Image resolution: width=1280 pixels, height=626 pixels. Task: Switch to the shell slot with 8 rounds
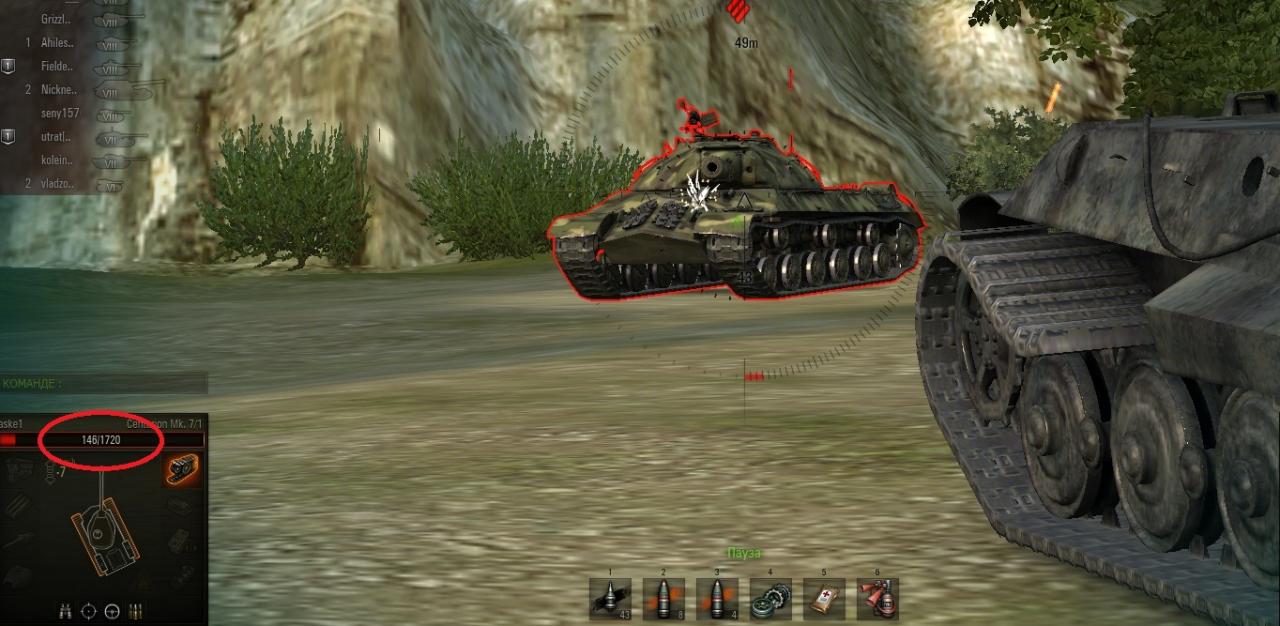[x=664, y=599]
